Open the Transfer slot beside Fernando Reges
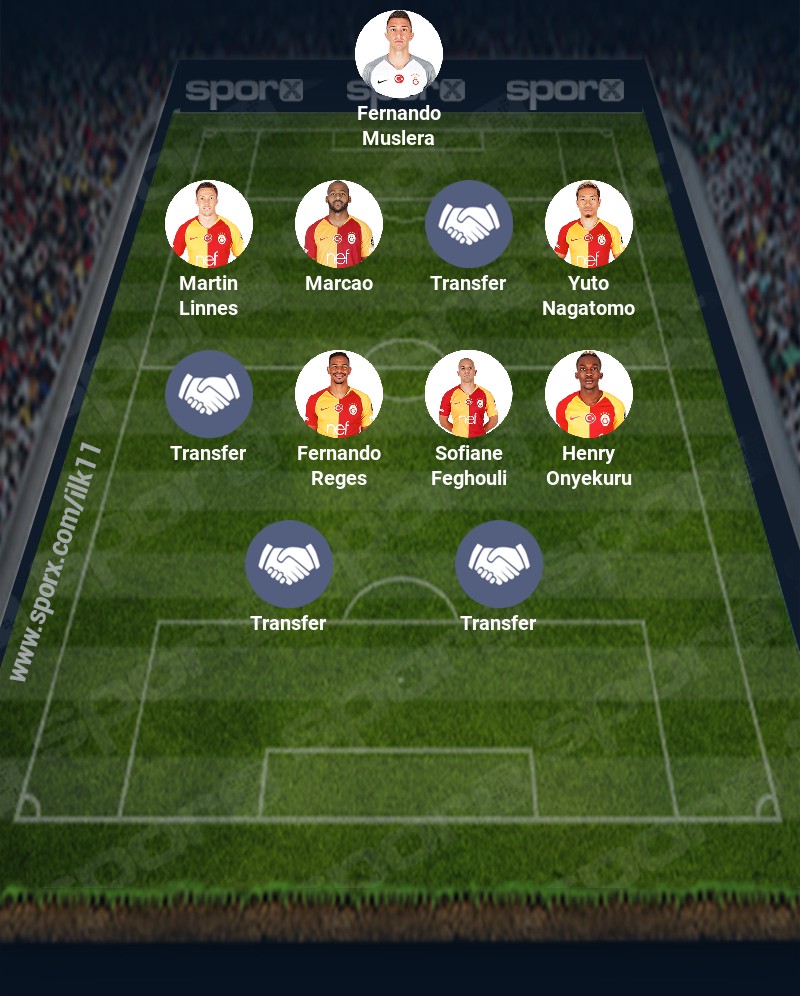The image size is (800, 996). [209, 394]
